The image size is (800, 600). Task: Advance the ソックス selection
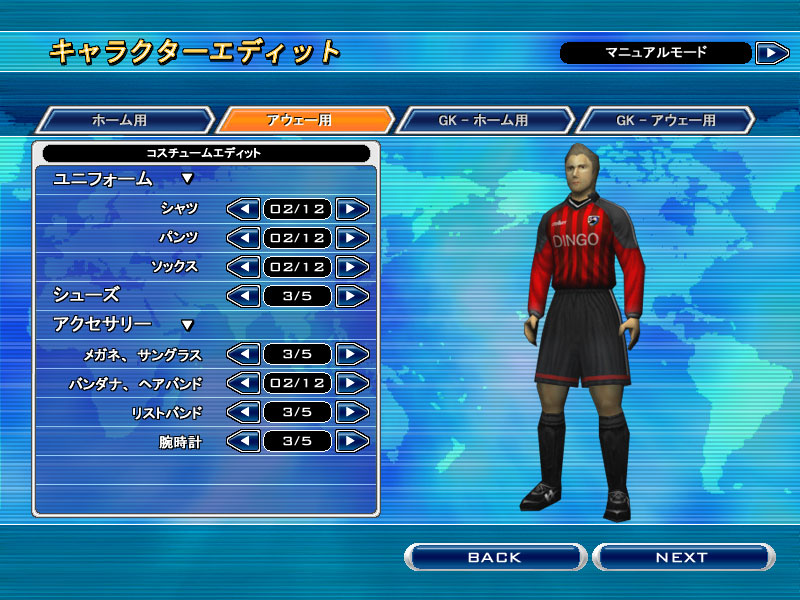(x=352, y=267)
